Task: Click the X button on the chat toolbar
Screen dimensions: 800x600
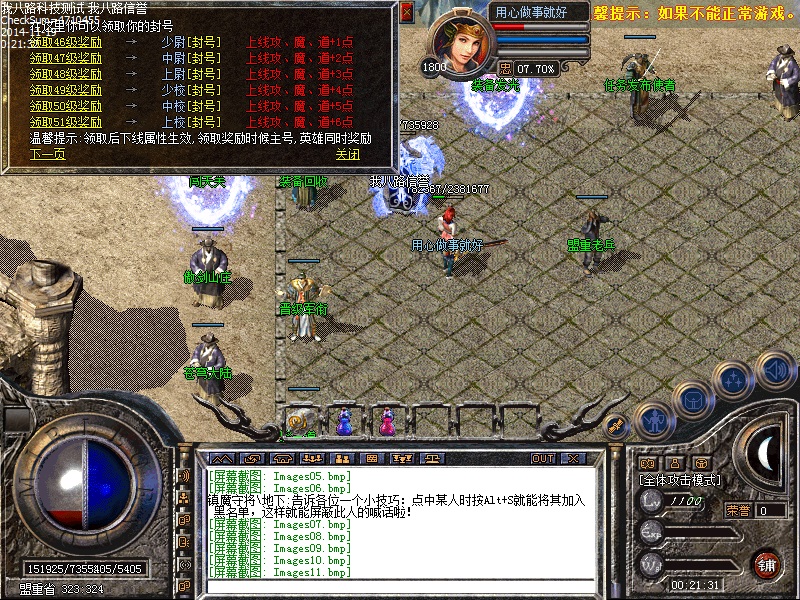Action: tap(573, 458)
